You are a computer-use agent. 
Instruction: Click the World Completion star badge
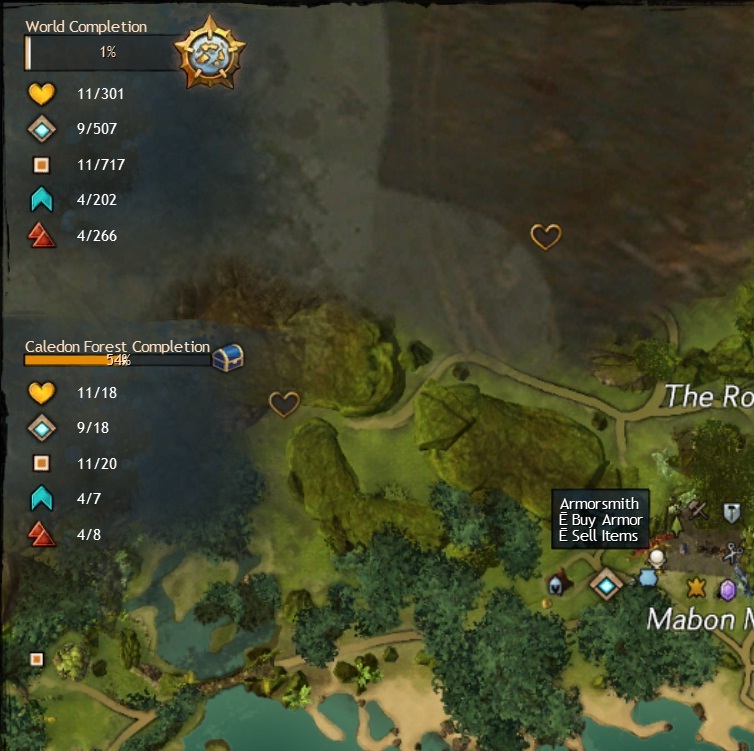coord(210,52)
